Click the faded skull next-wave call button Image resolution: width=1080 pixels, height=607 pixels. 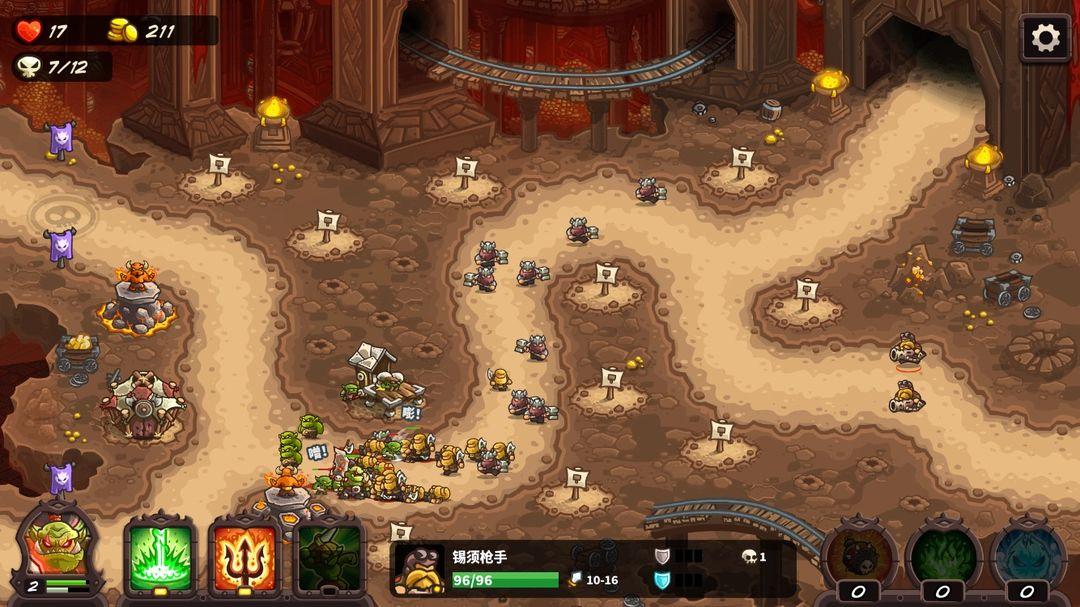62,212
